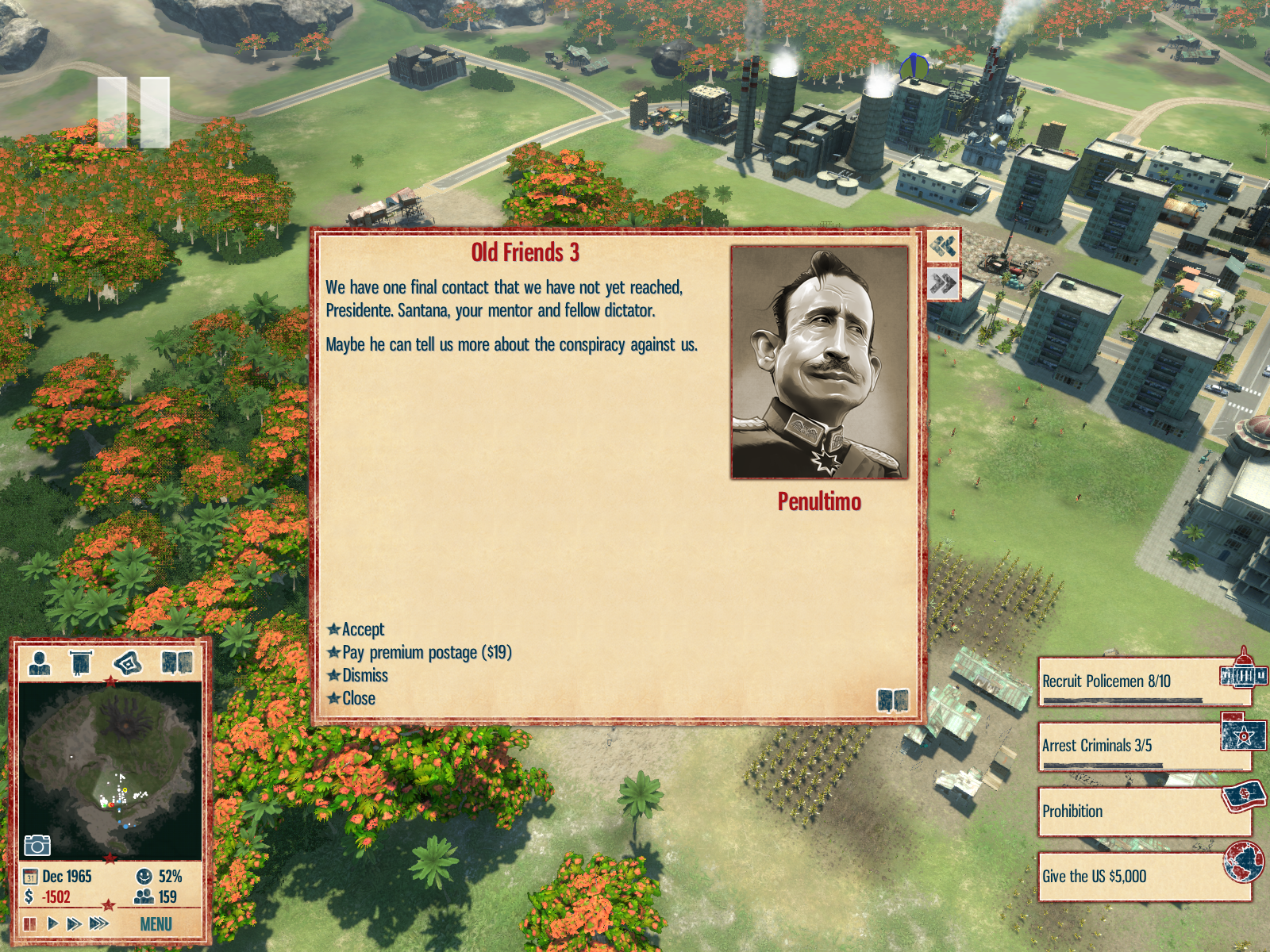Click the camera icon on the minimap
This screenshot has width=1270, height=952.
37,845
